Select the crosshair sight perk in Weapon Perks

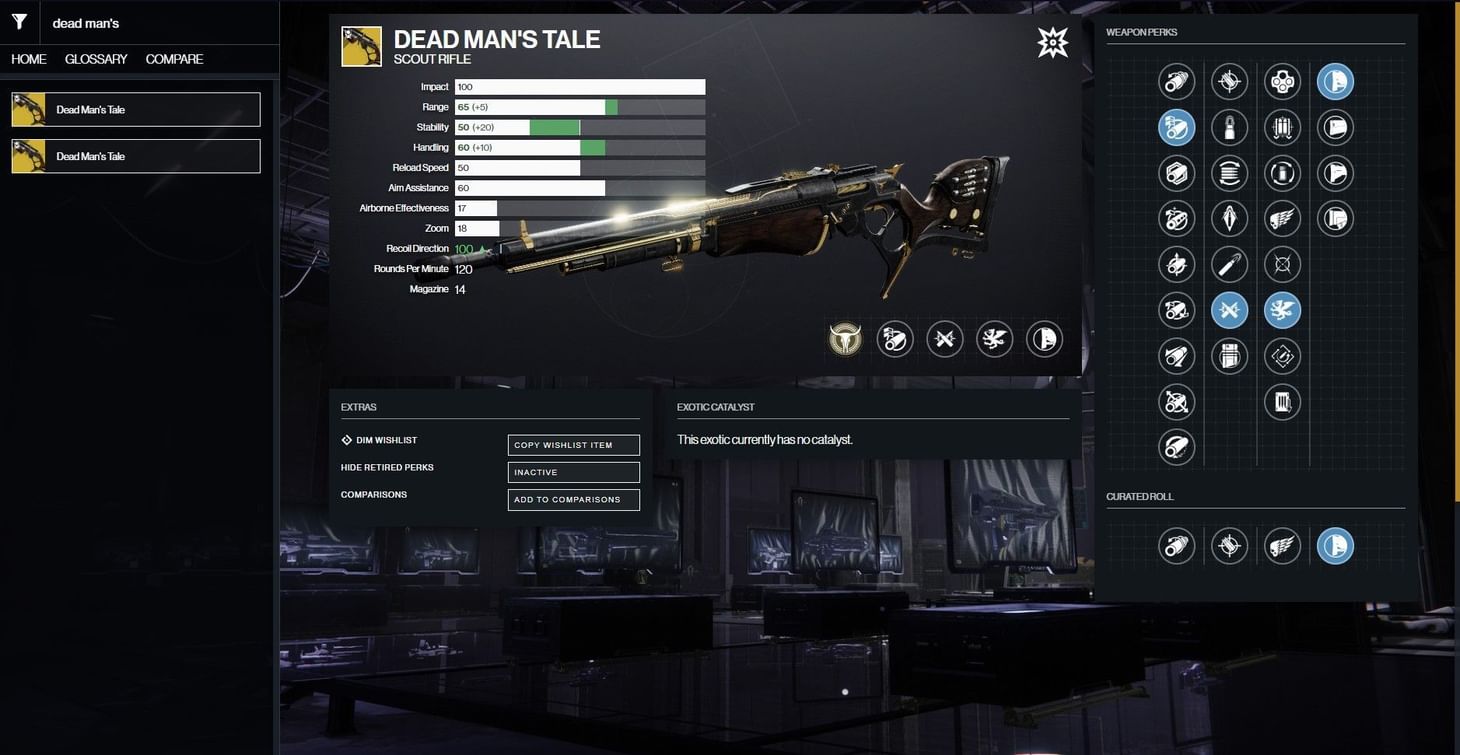tap(1229, 82)
